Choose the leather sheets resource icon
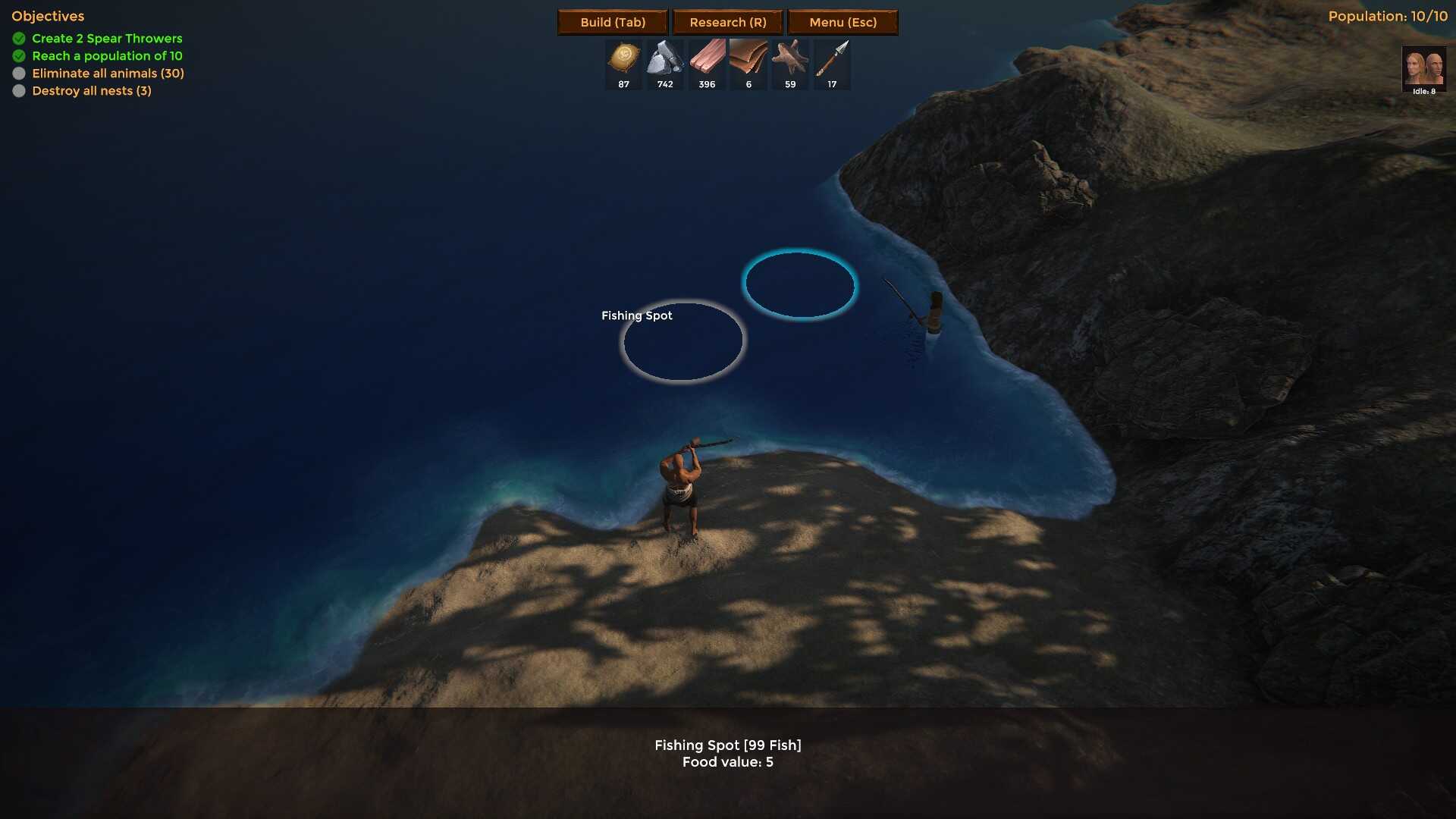Viewport: 1456px width, 819px height. (748, 59)
